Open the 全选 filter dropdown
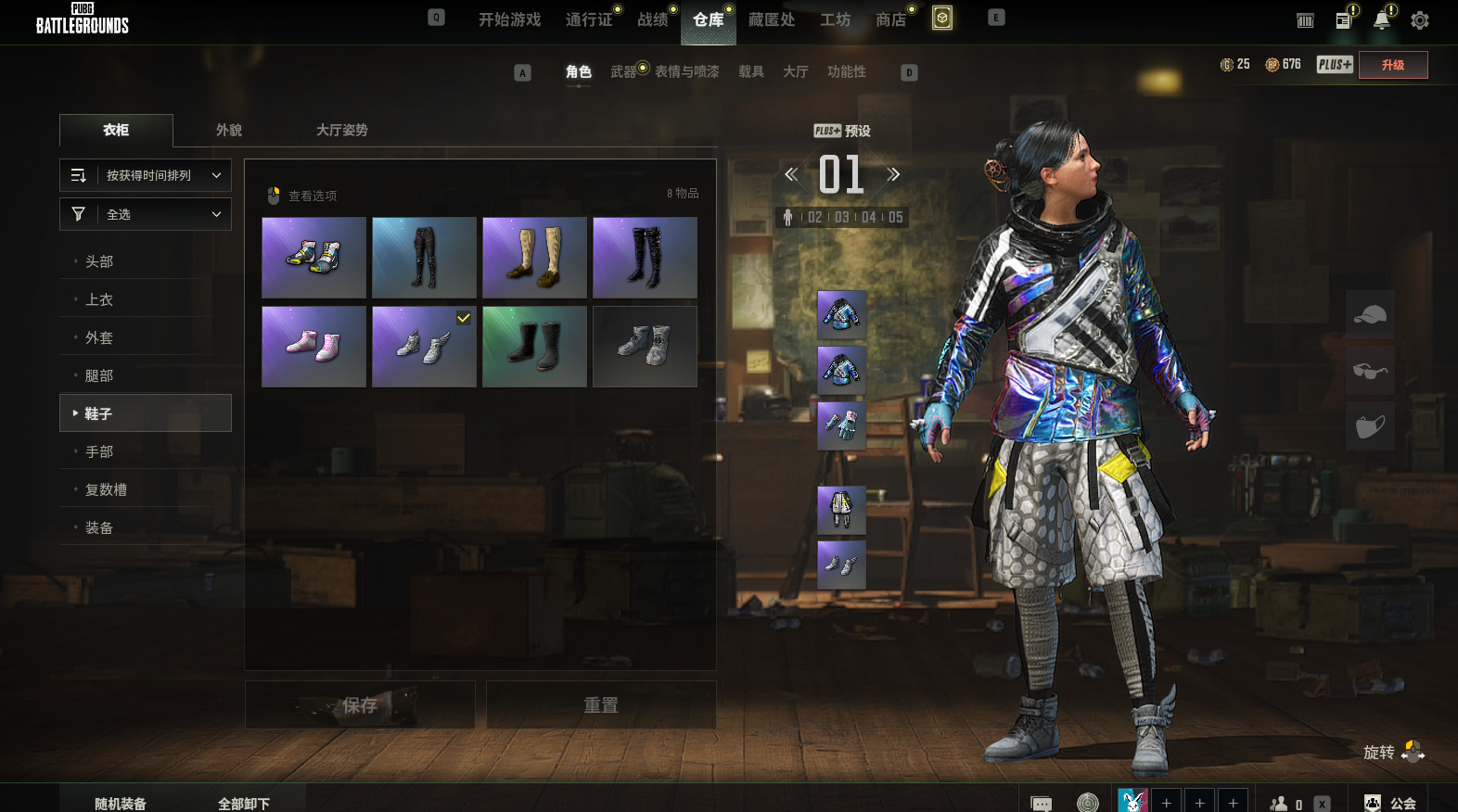The image size is (1458, 812). (x=146, y=214)
